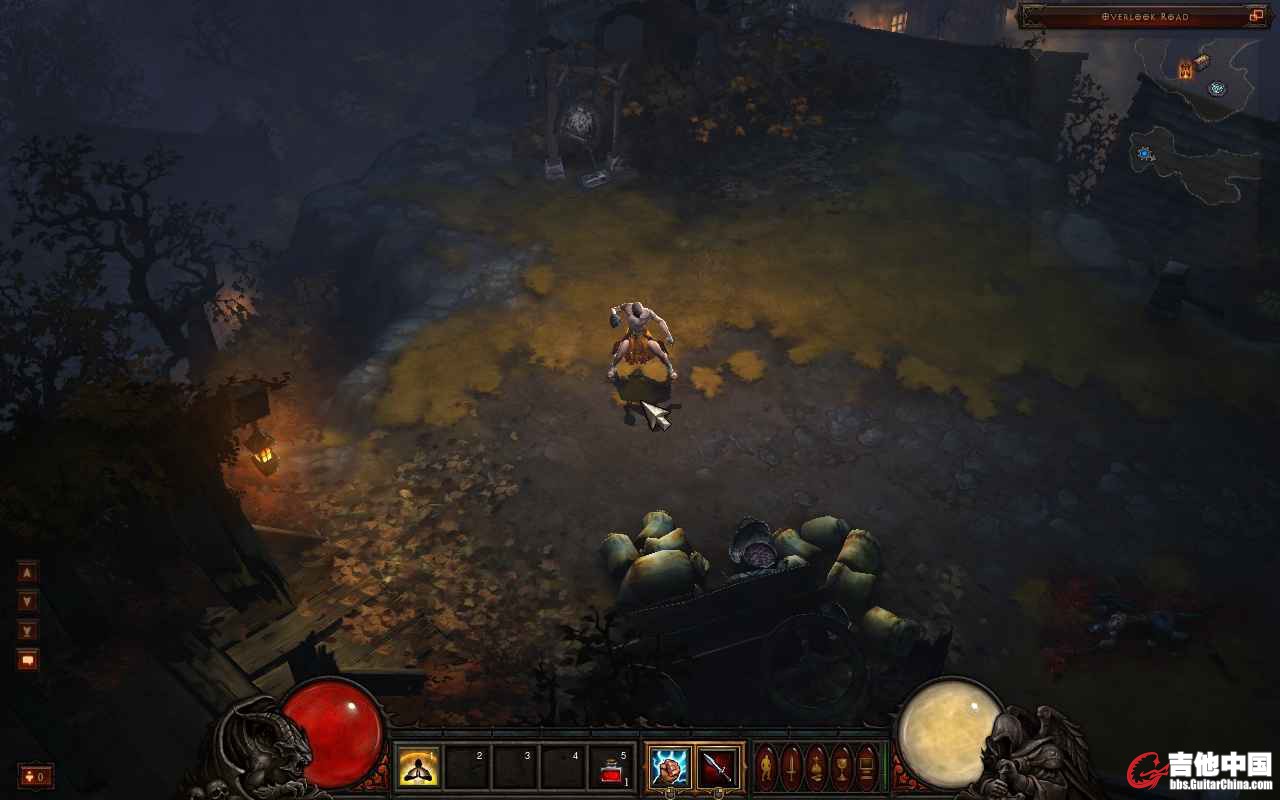Use the red health potion in slot 5
Image resolution: width=1280 pixels, height=800 pixels.
click(611, 768)
